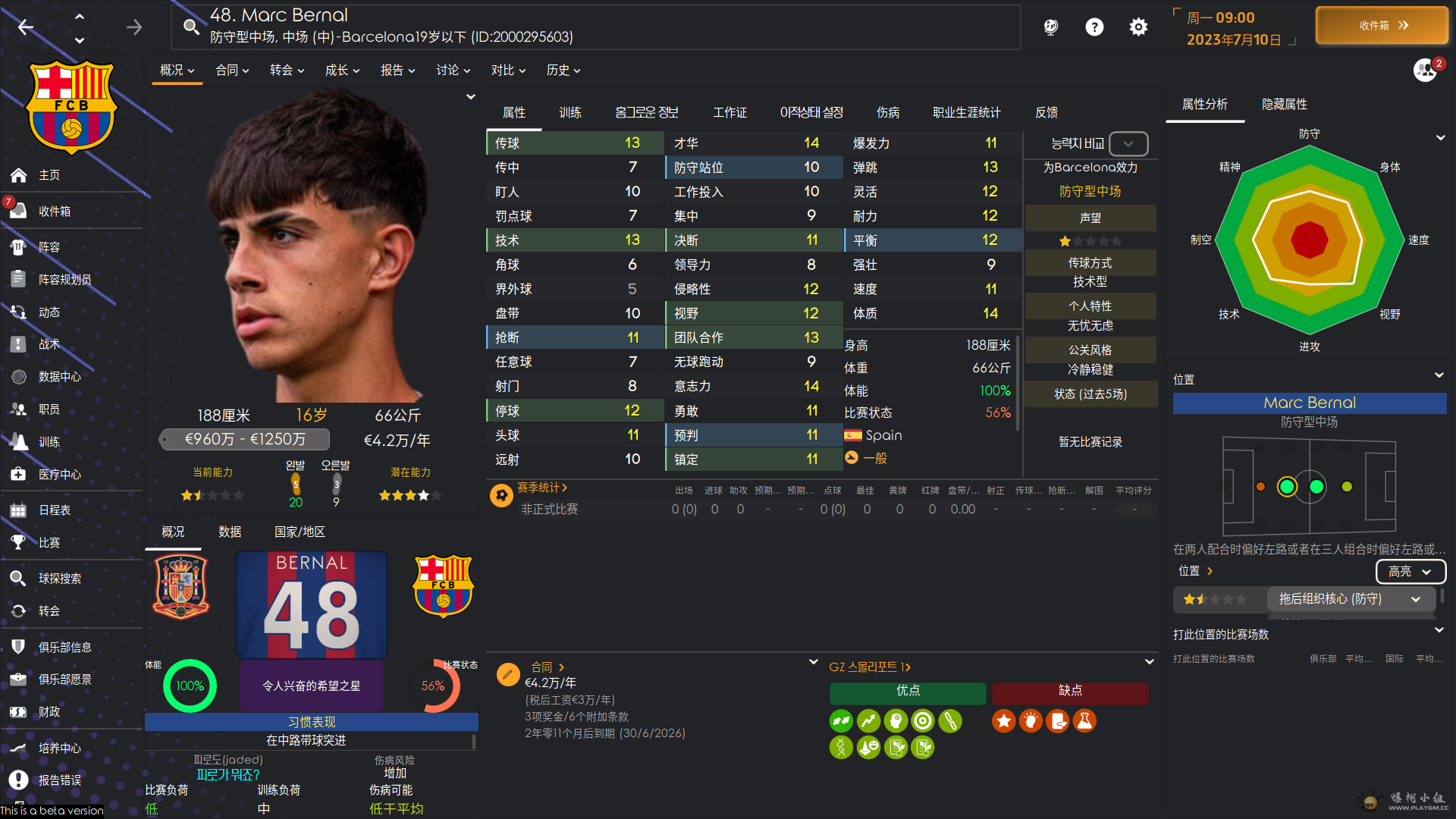This screenshot has height=819, width=1456.
Task: Switch to the 隐藏属性 tab
Action: pyautogui.click(x=1284, y=104)
